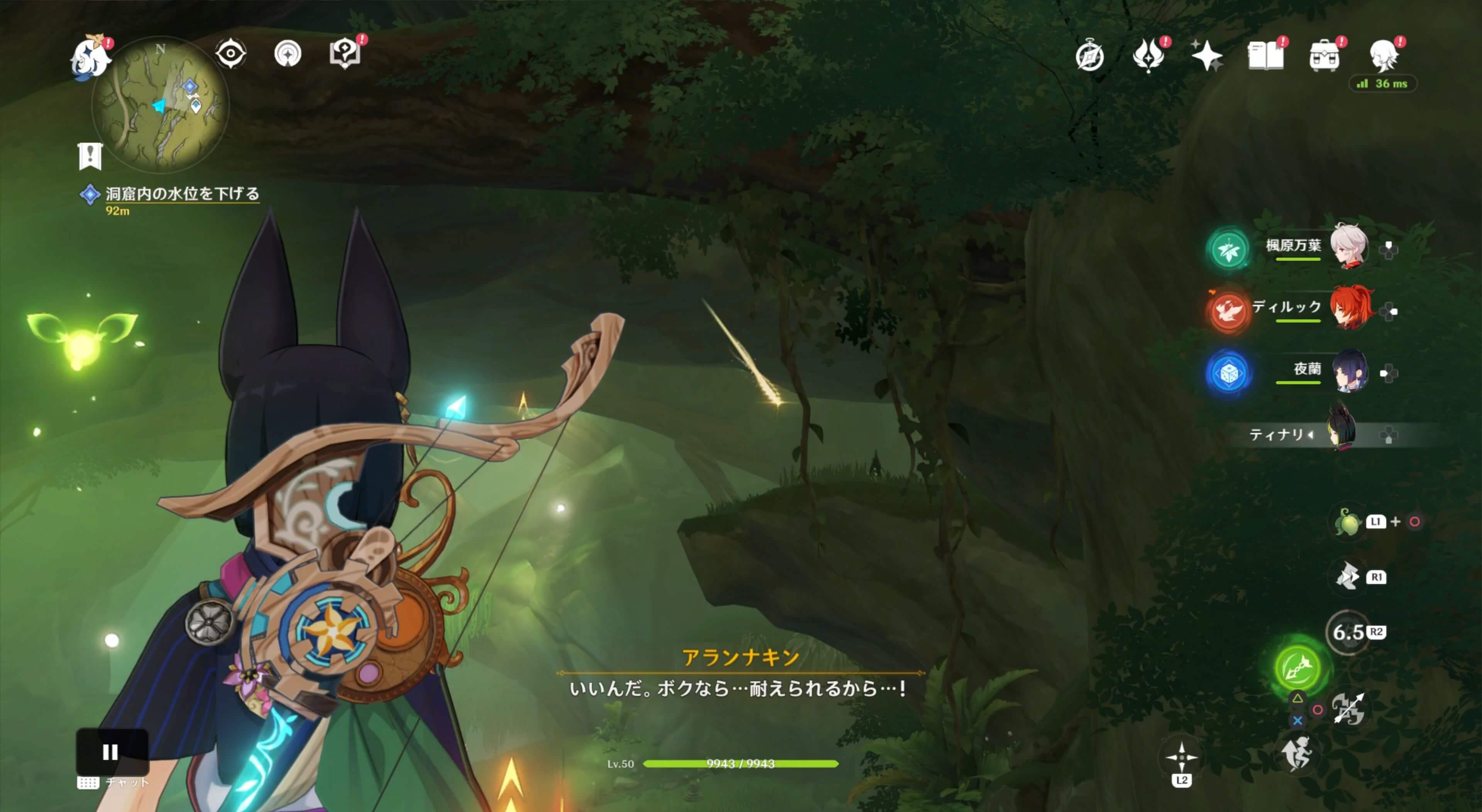This screenshot has width=1482, height=812.
Task: Pause using the pause overlay button
Action: [x=111, y=751]
